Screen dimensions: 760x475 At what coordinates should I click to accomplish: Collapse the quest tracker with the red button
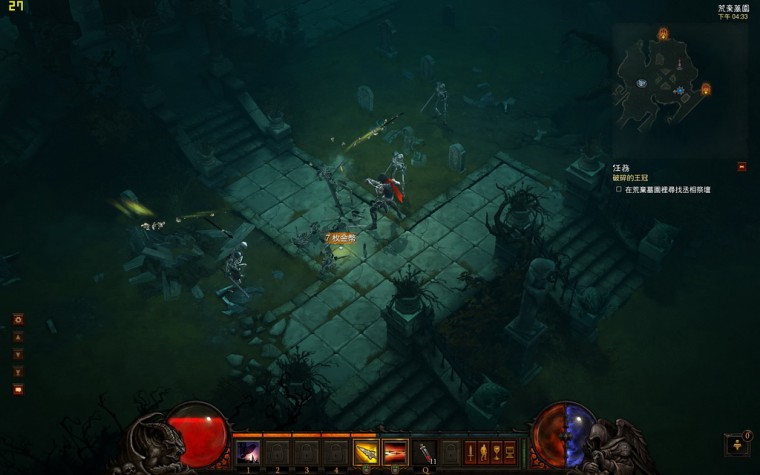(x=741, y=167)
